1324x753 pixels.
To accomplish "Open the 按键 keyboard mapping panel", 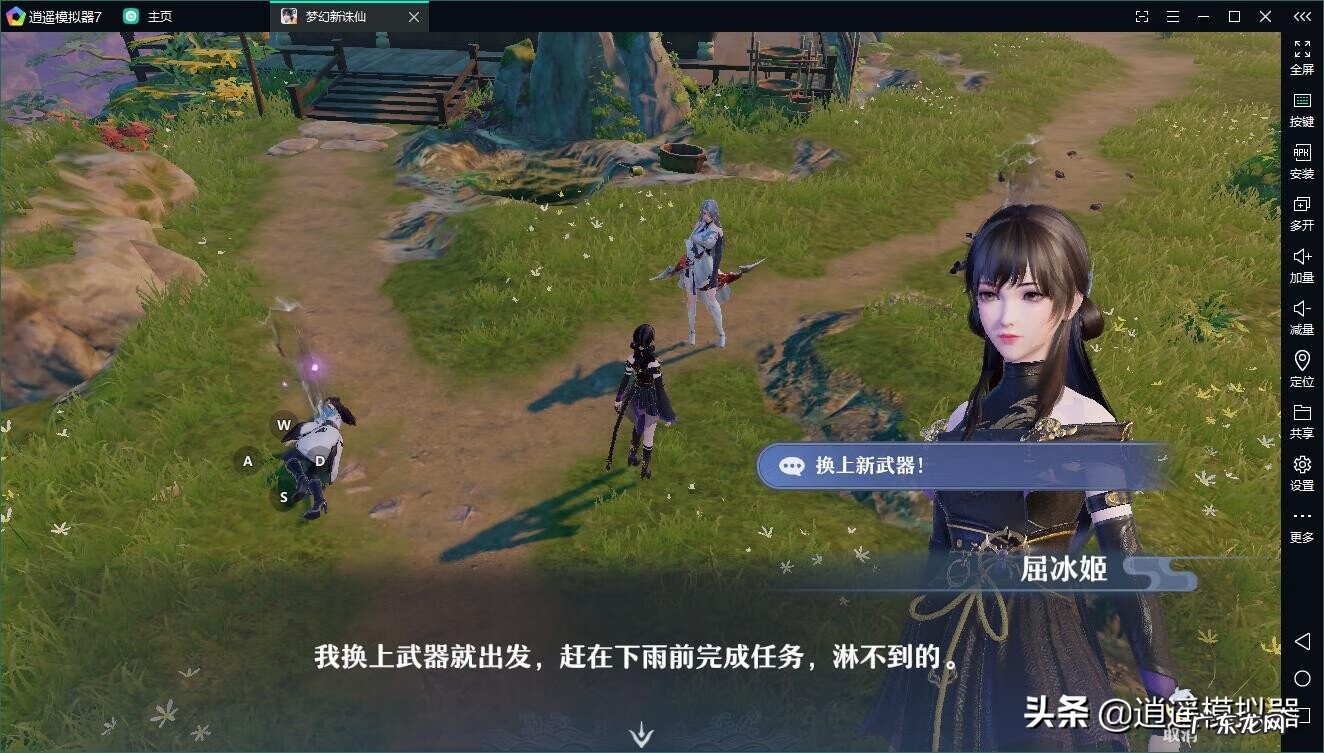I will coord(1302,109).
